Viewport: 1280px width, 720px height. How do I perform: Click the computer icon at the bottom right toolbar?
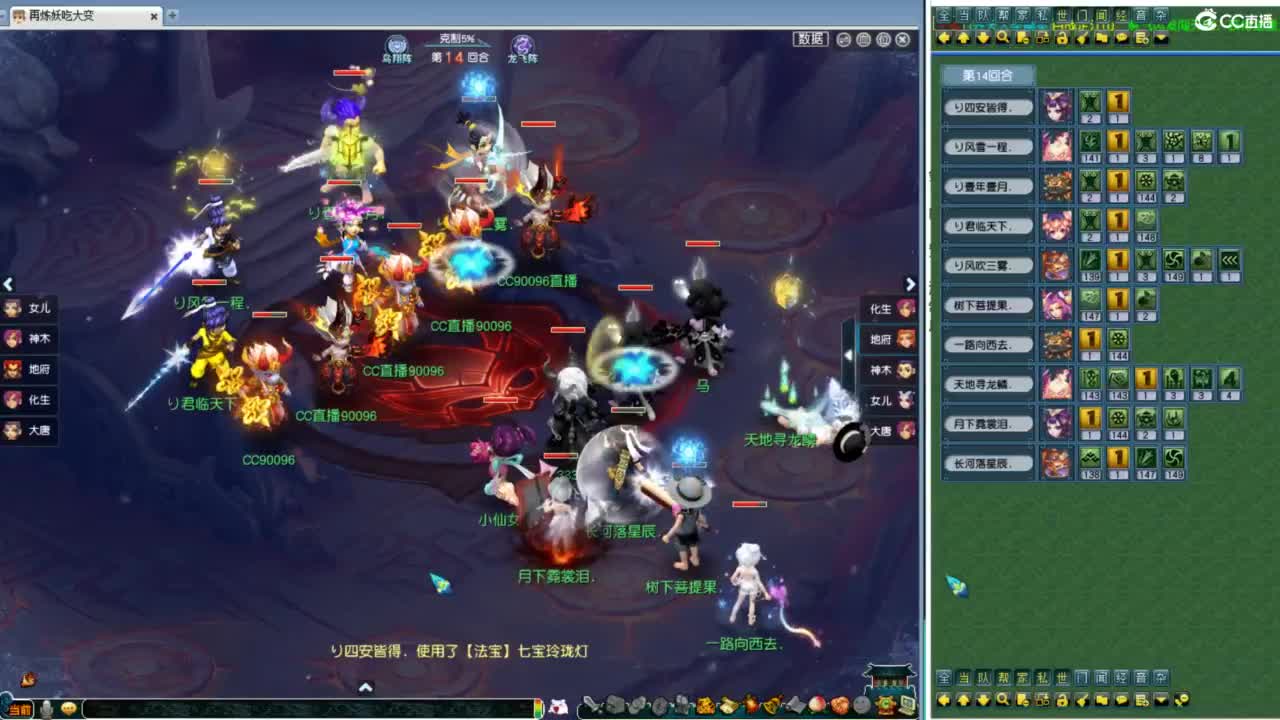907,705
